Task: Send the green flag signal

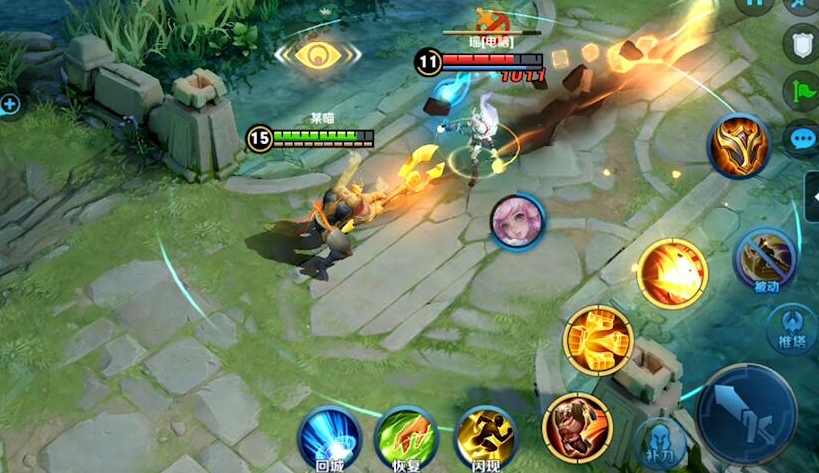Action: point(801,90)
